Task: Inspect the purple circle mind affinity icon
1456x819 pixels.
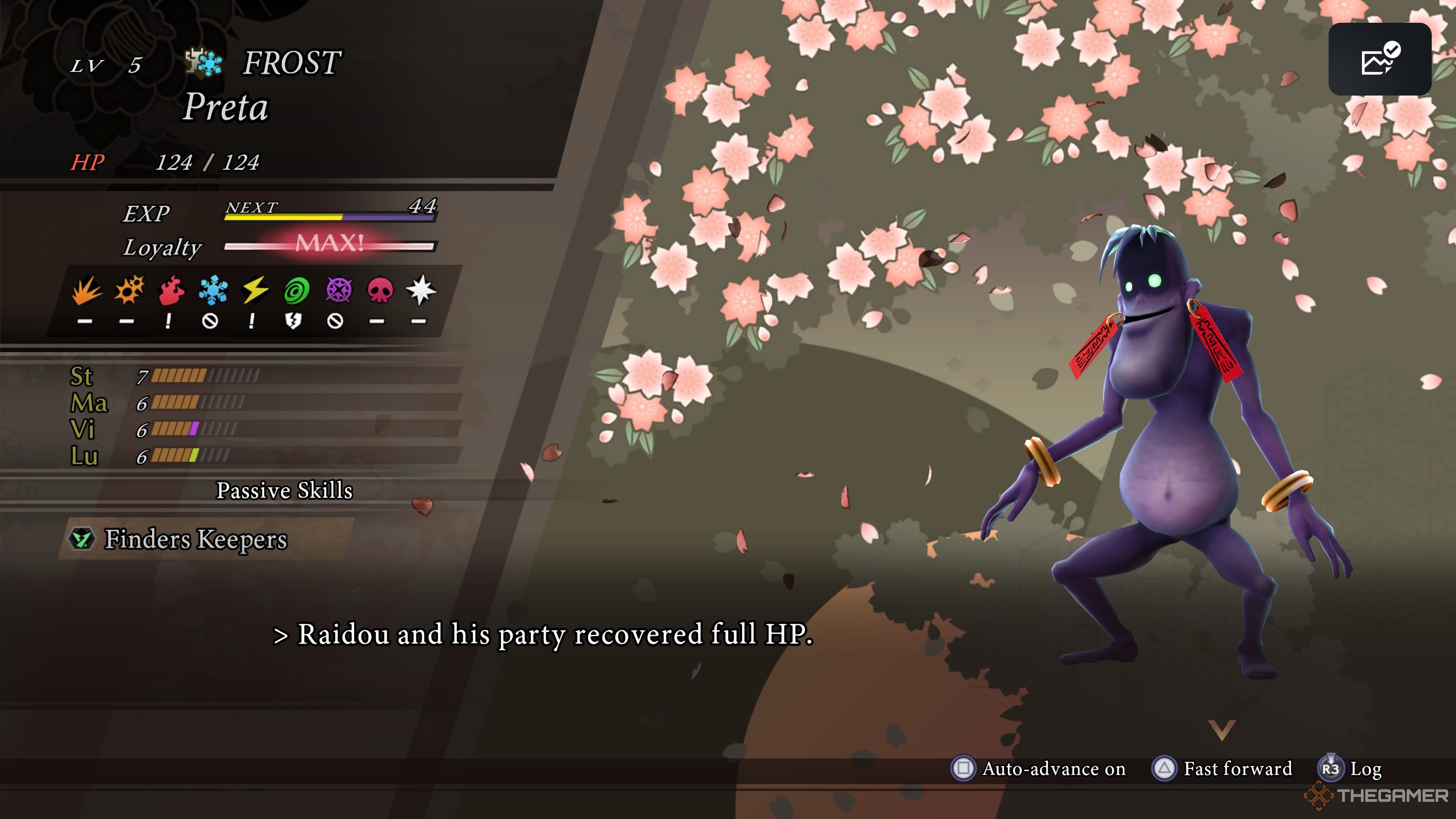Action: (x=338, y=290)
